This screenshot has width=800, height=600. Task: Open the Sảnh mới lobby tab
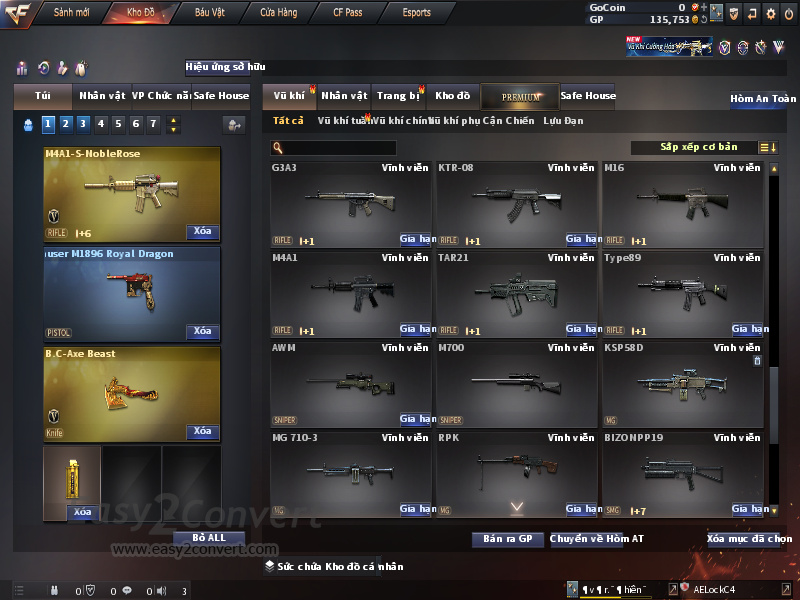72,13
